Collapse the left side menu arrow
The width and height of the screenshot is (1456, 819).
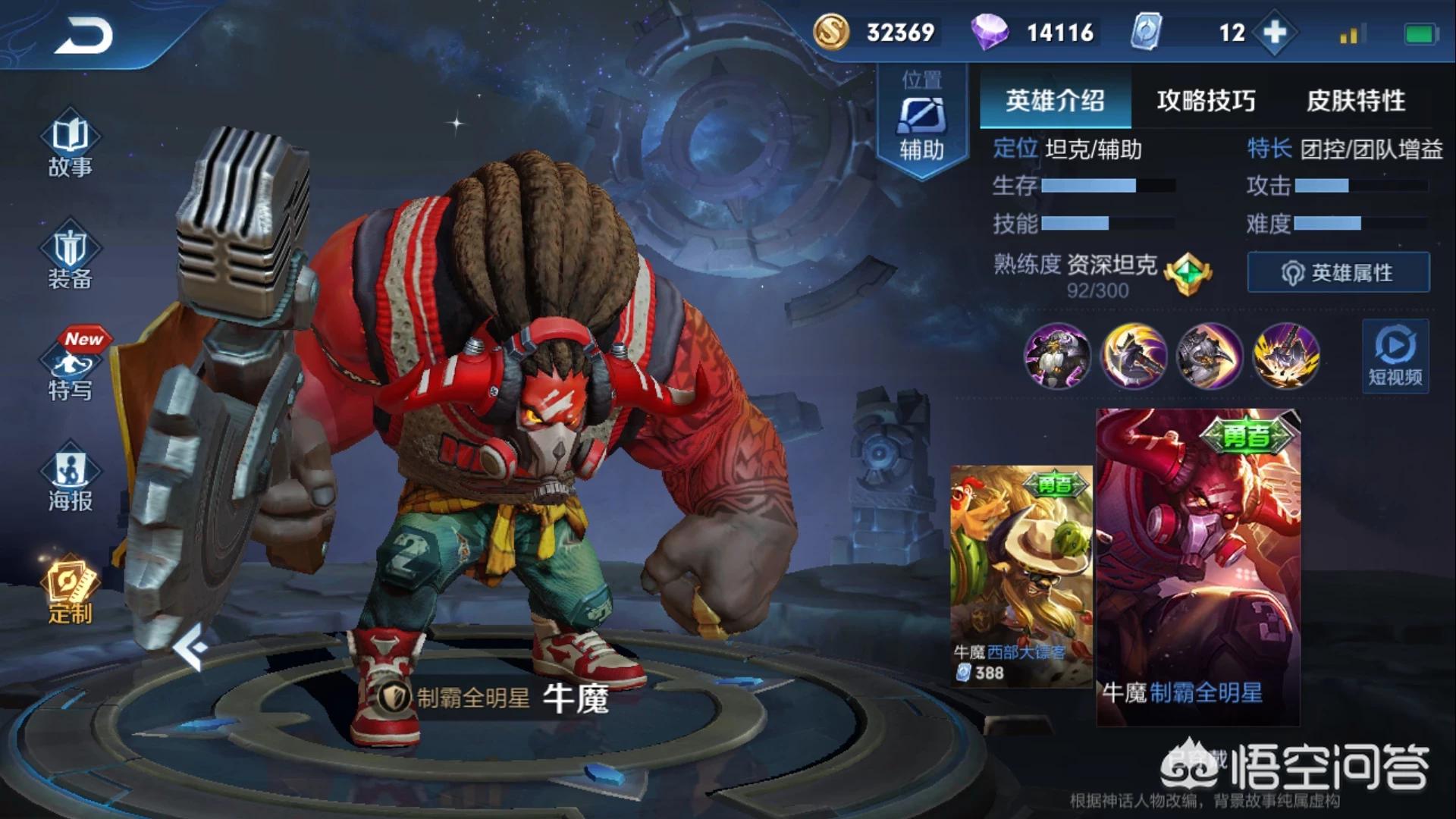click(190, 647)
